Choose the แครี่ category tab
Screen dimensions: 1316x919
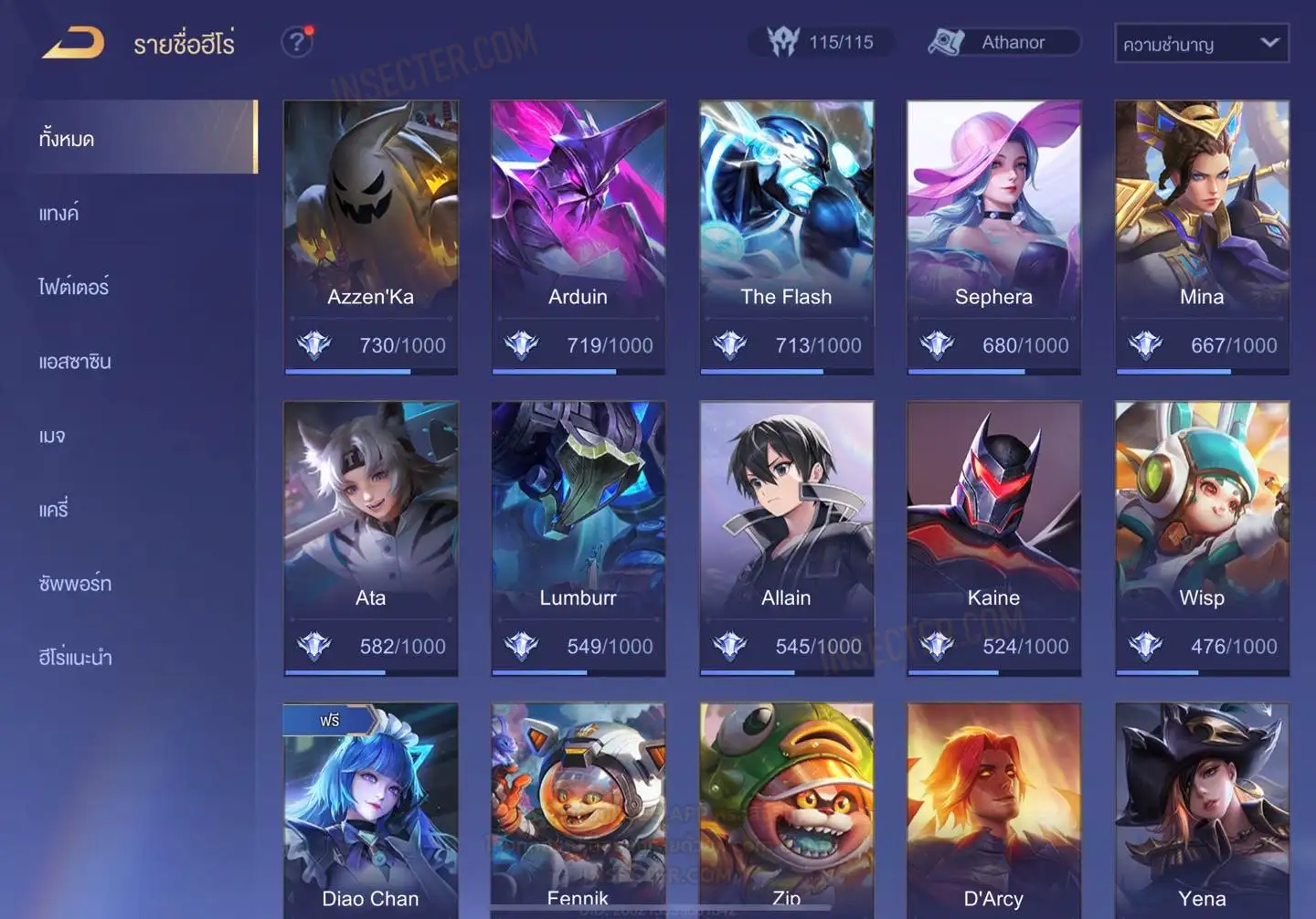click(54, 510)
